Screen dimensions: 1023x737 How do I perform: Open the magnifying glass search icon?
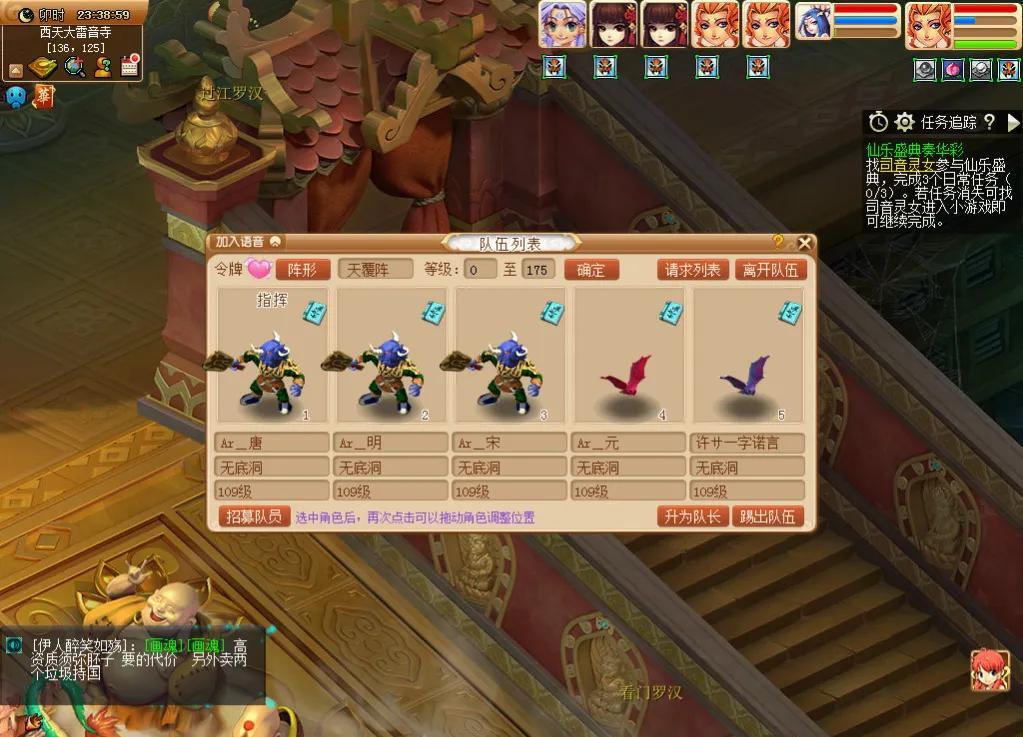tap(74, 67)
